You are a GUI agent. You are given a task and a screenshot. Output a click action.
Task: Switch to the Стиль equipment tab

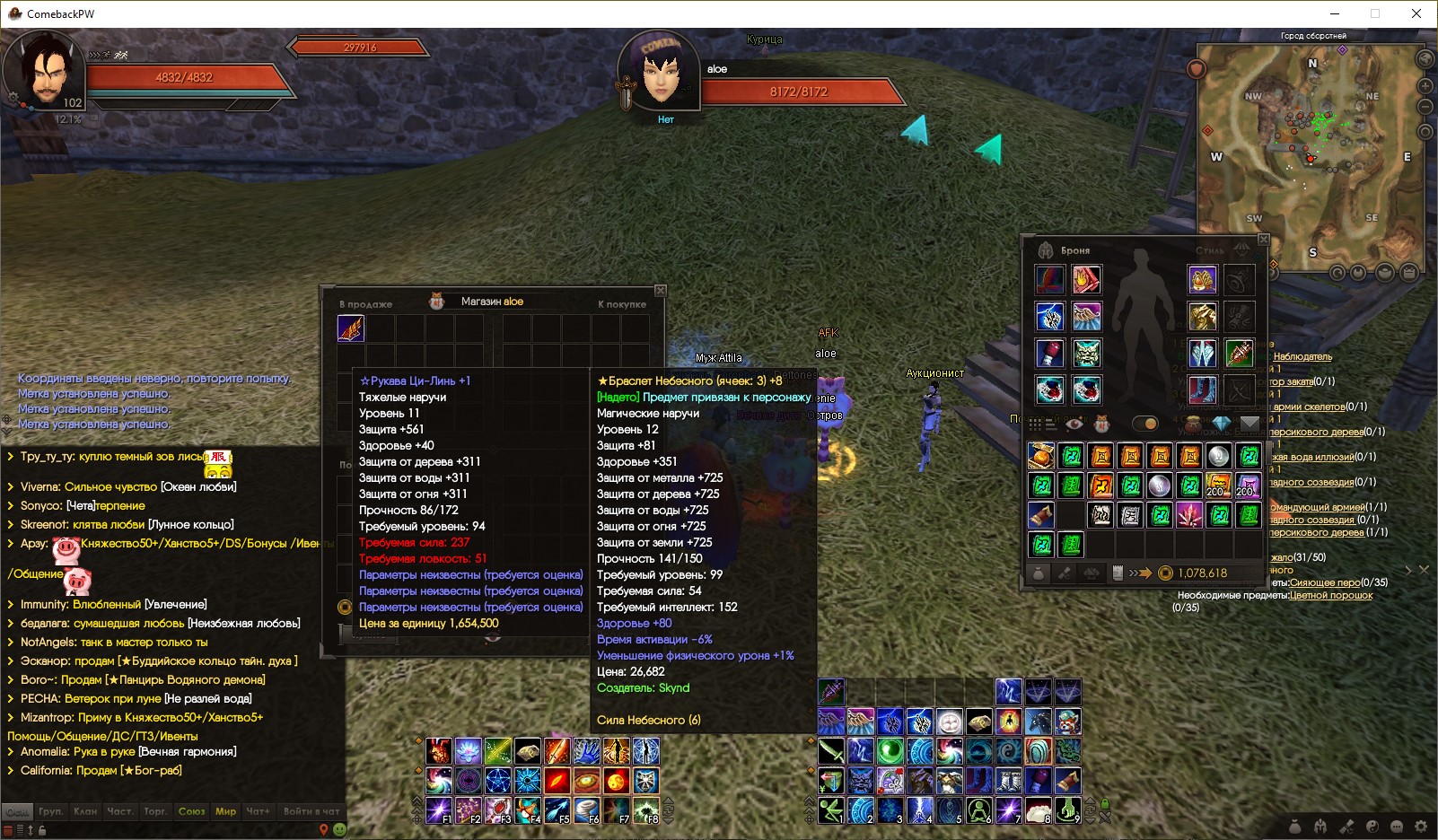(1210, 250)
